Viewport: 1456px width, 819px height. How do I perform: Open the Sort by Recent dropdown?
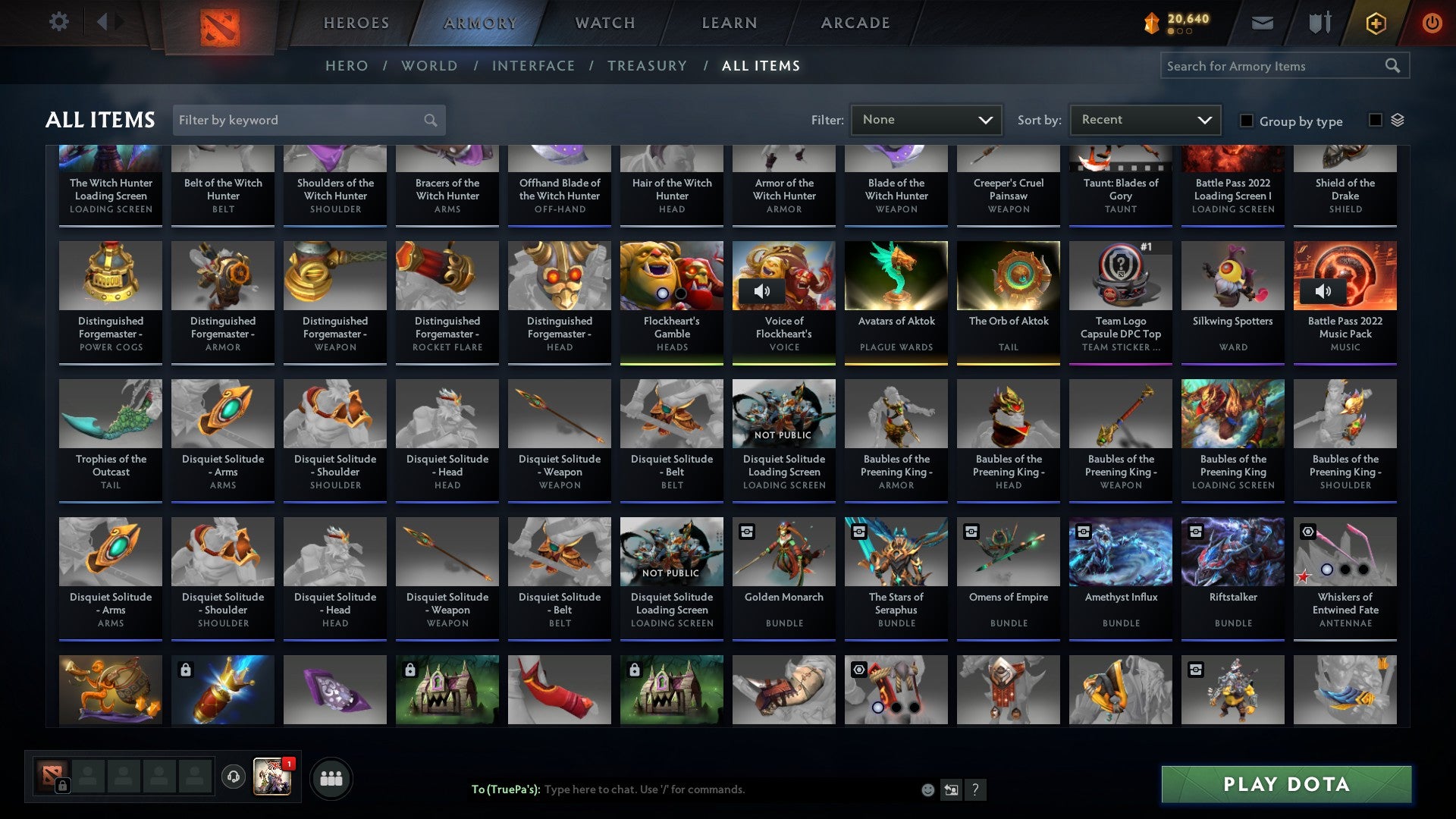1144,120
